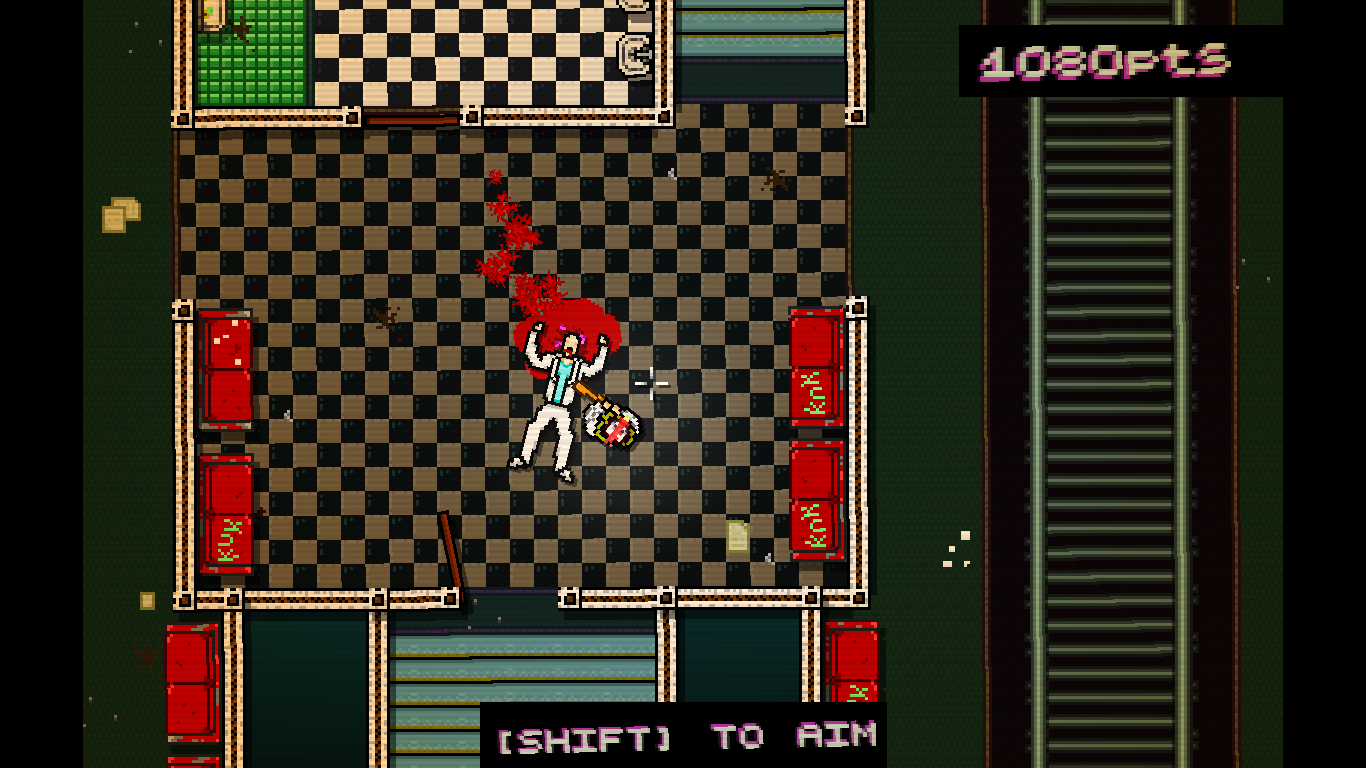The width and height of the screenshot is (1366, 768).
Task: Click the white sparkle particles near the train tracks
Action: (x=957, y=549)
